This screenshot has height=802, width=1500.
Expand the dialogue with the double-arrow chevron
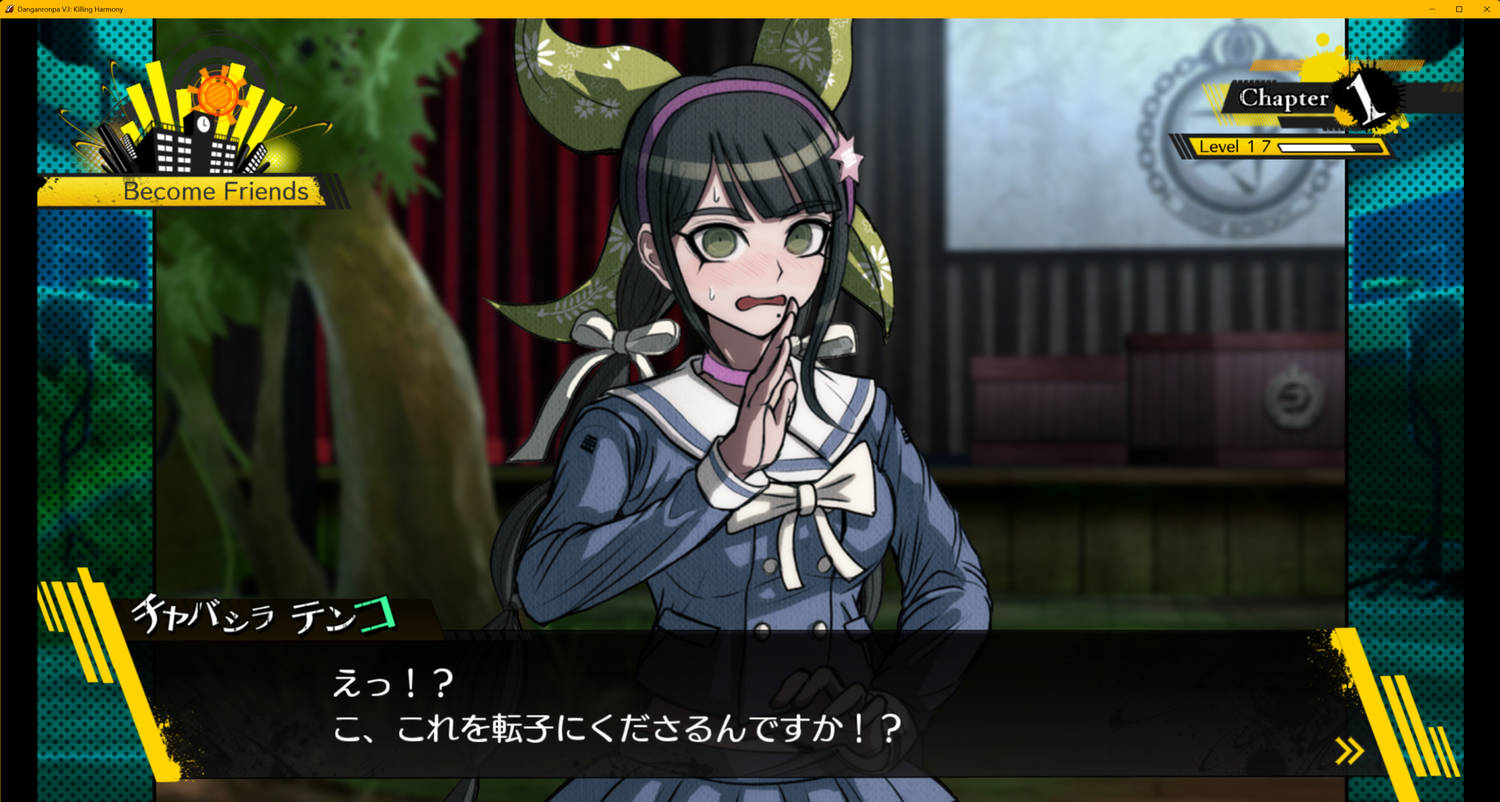(1351, 750)
